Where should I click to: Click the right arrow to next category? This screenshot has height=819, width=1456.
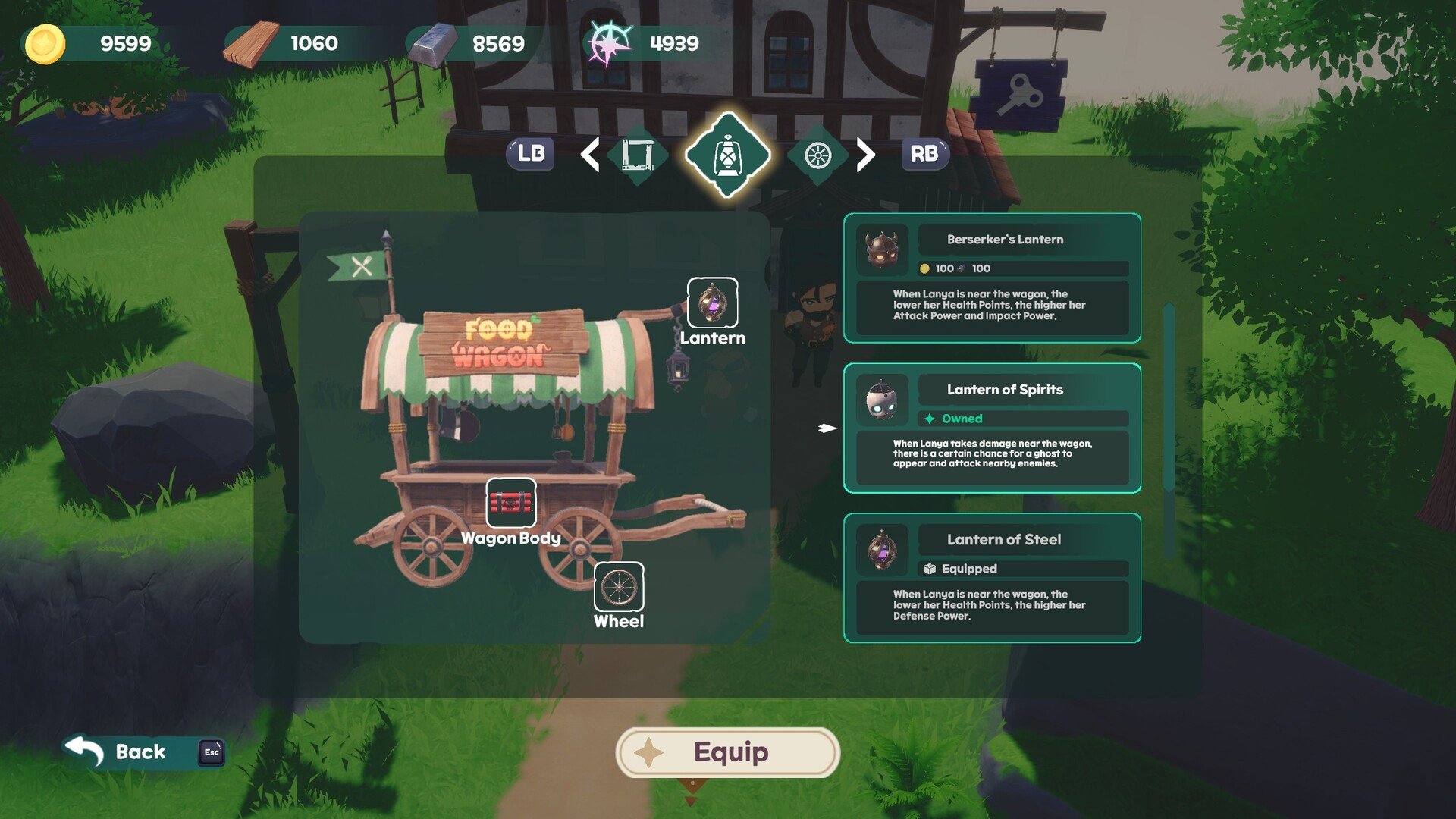coord(865,155)
